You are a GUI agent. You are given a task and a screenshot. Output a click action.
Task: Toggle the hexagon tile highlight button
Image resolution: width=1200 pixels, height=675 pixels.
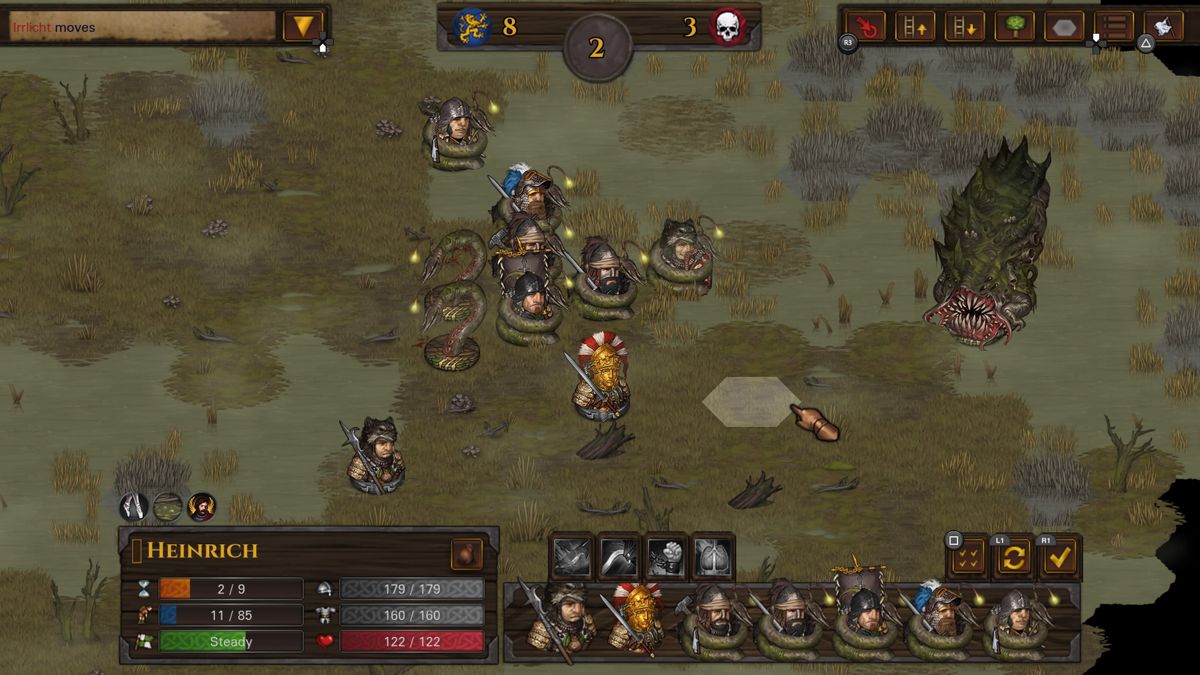pos(1064,26)
